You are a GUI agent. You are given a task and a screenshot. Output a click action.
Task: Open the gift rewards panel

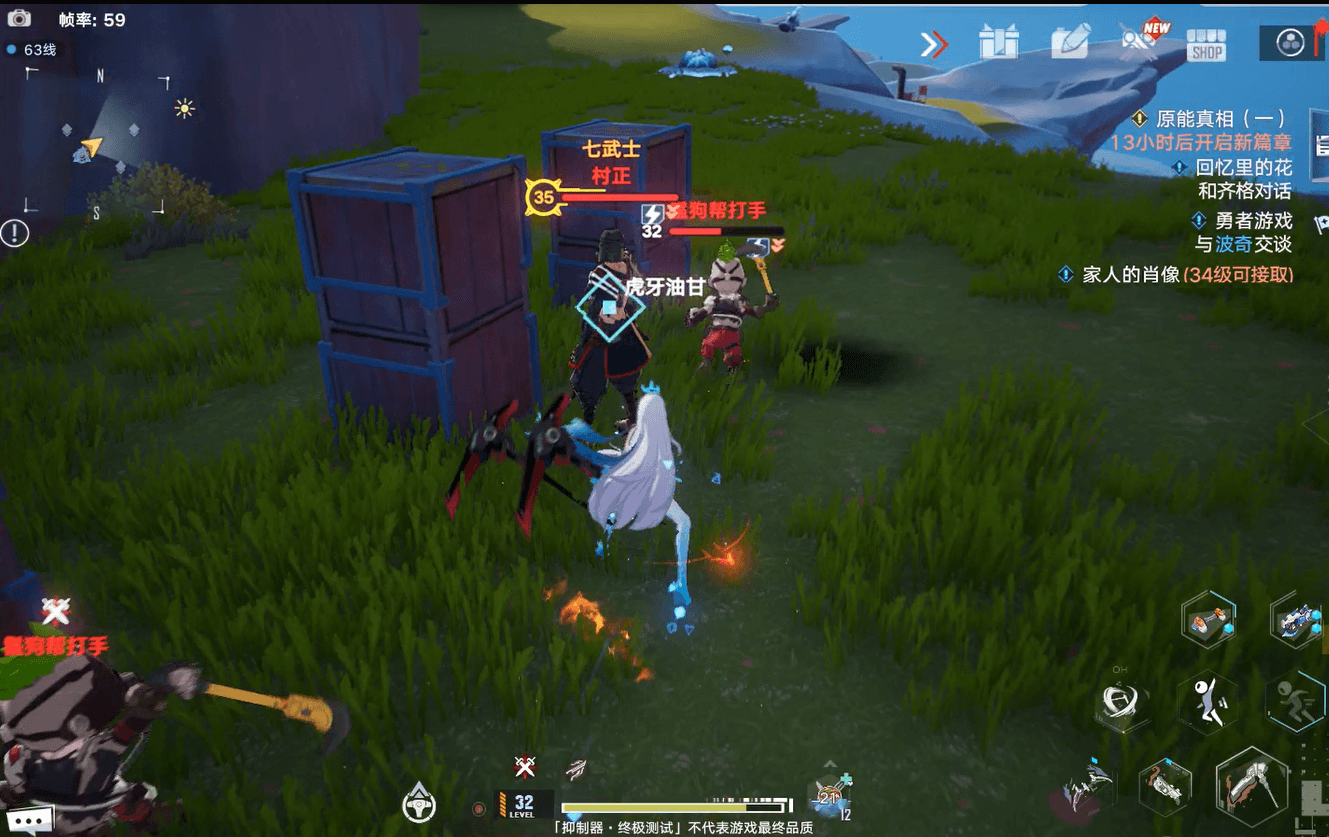[x=1000, y=40]
